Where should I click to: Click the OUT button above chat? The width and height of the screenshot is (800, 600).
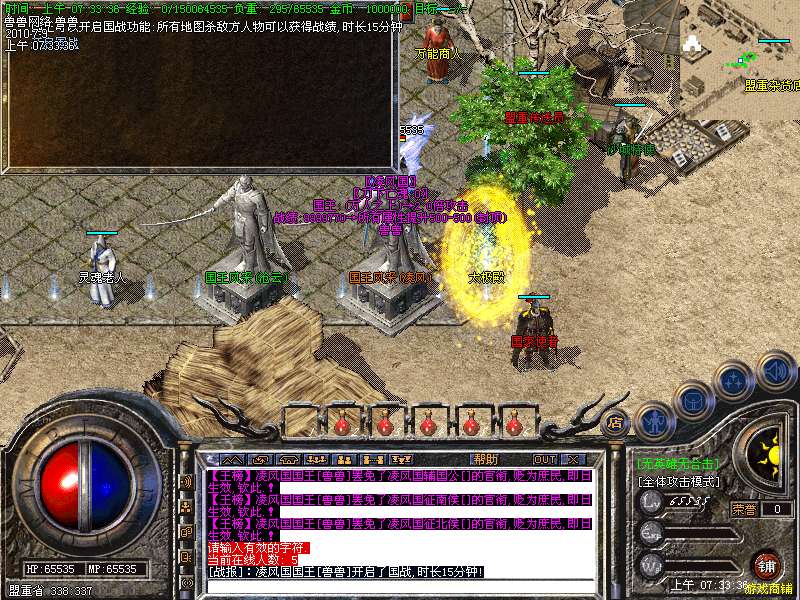545,459
